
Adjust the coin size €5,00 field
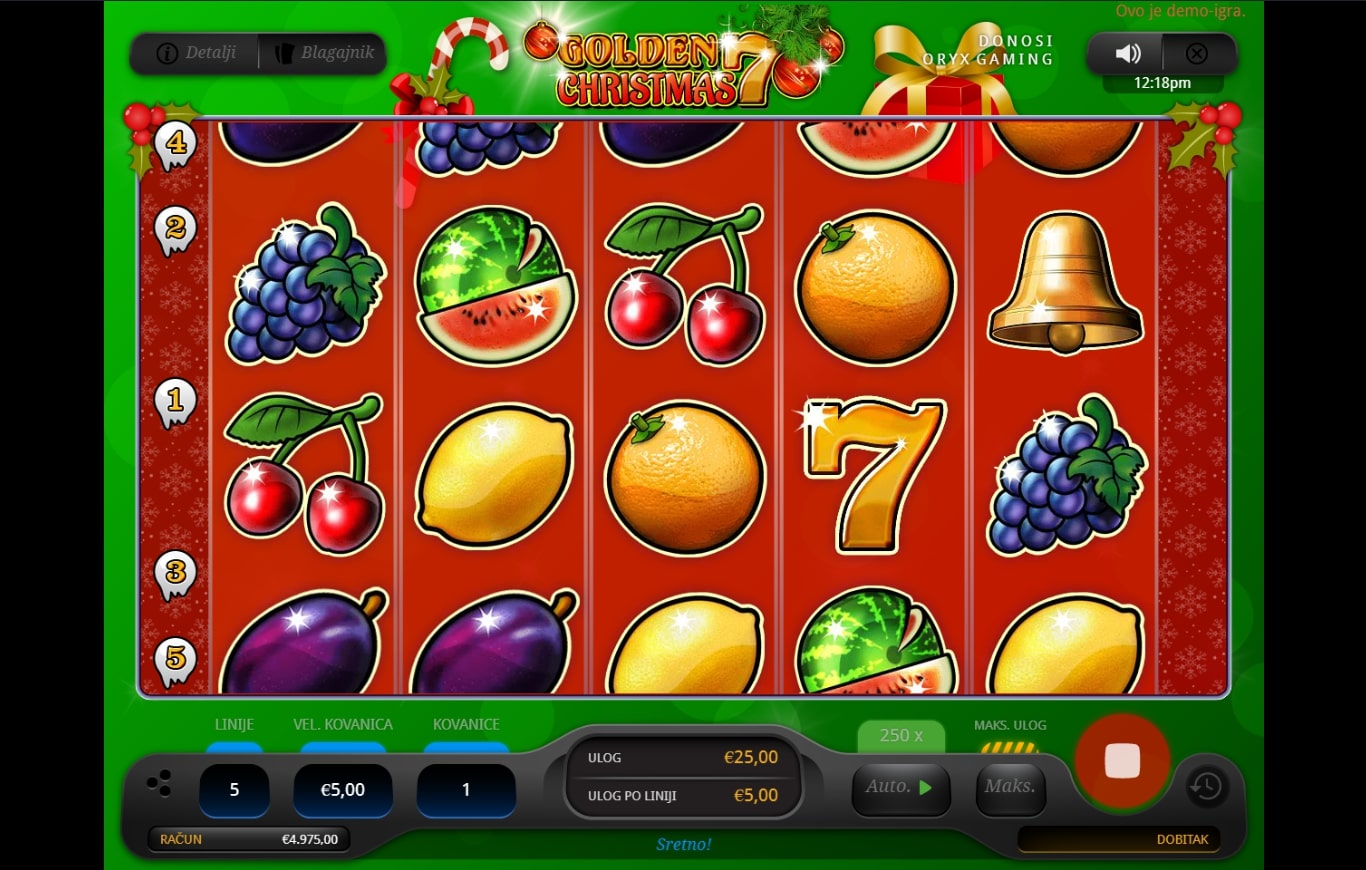(x=342, y=790)
